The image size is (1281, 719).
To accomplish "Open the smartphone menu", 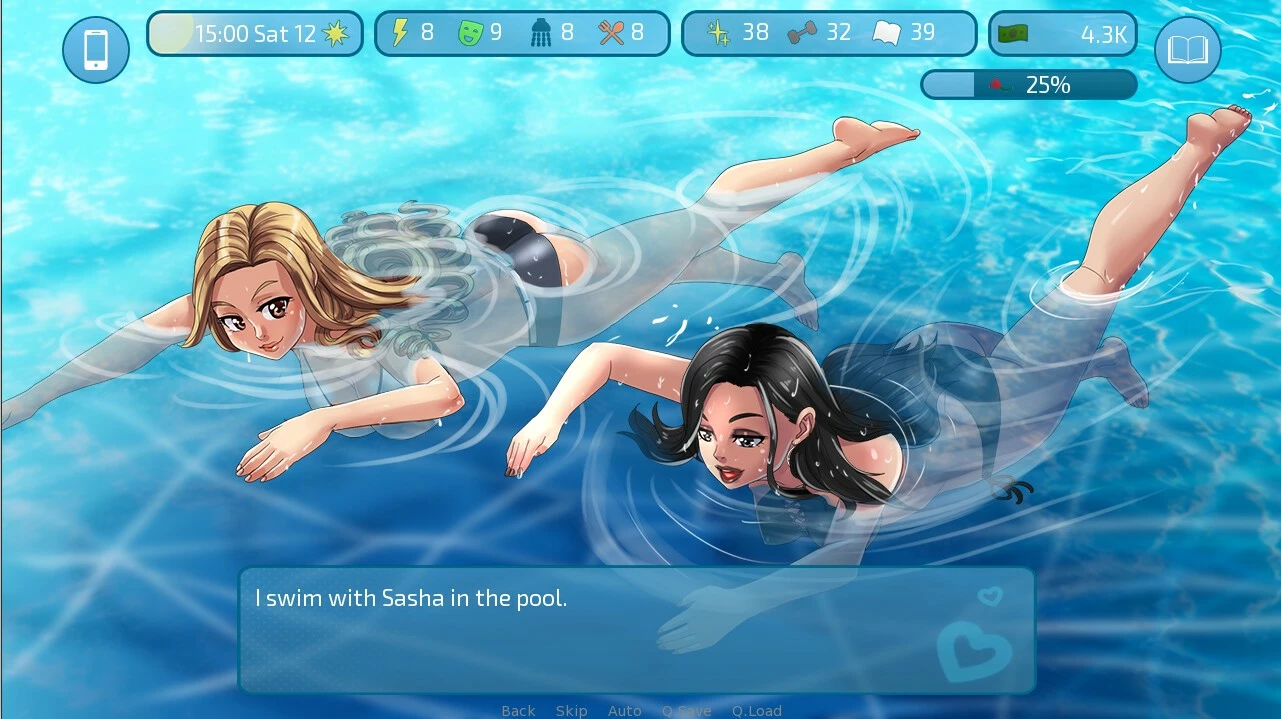I will 96,50.
